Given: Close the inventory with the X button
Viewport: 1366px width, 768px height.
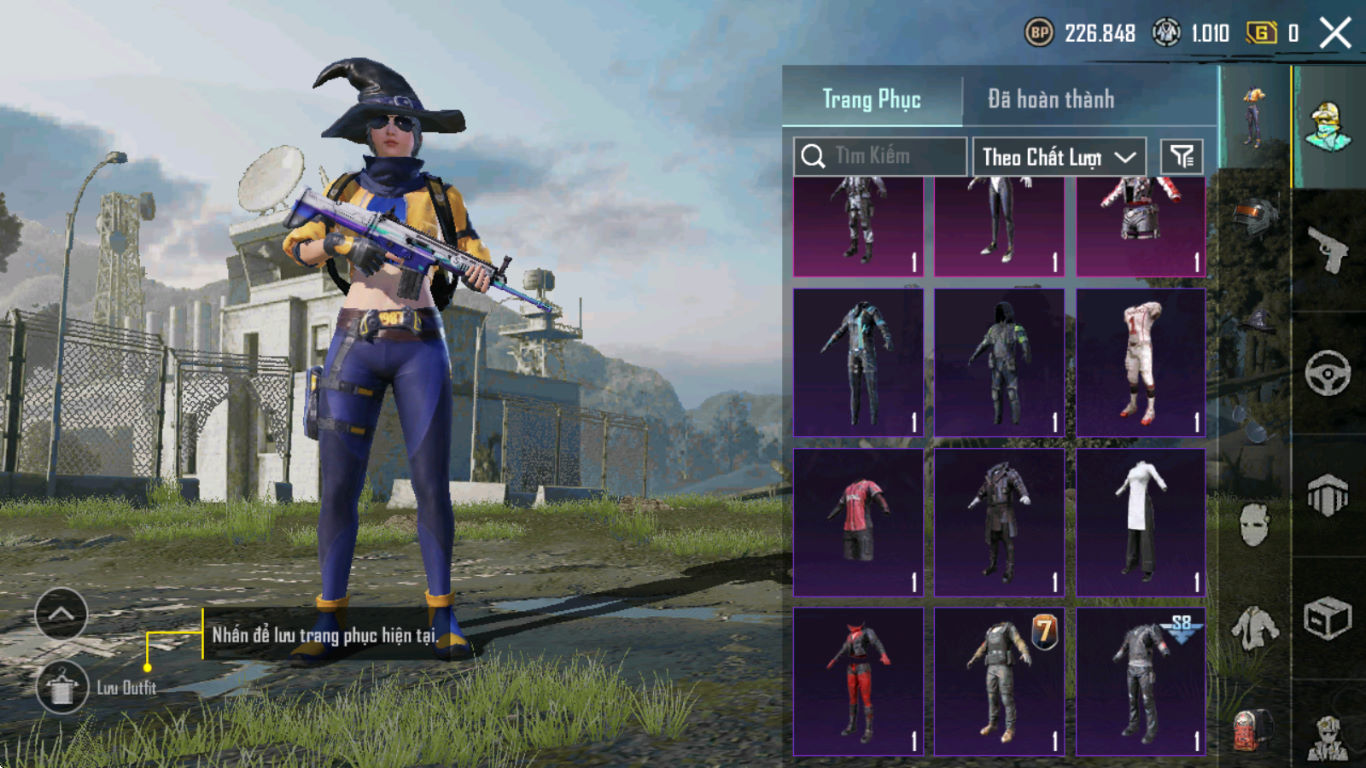Looking at the screenshot, I should [x=1335, y=33].
